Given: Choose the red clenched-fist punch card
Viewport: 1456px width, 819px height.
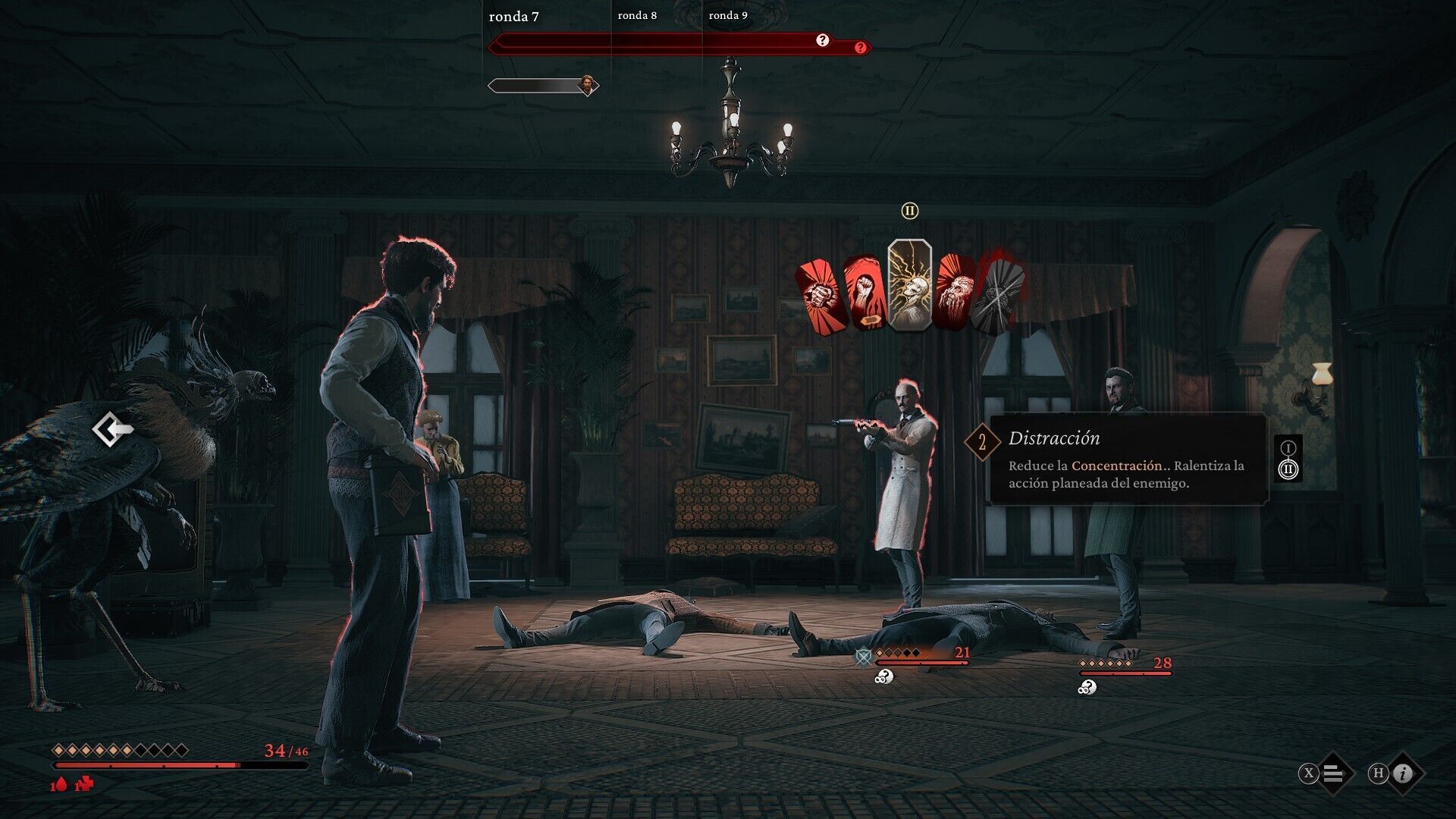Looking at the screenshot, I should [822, 295].
